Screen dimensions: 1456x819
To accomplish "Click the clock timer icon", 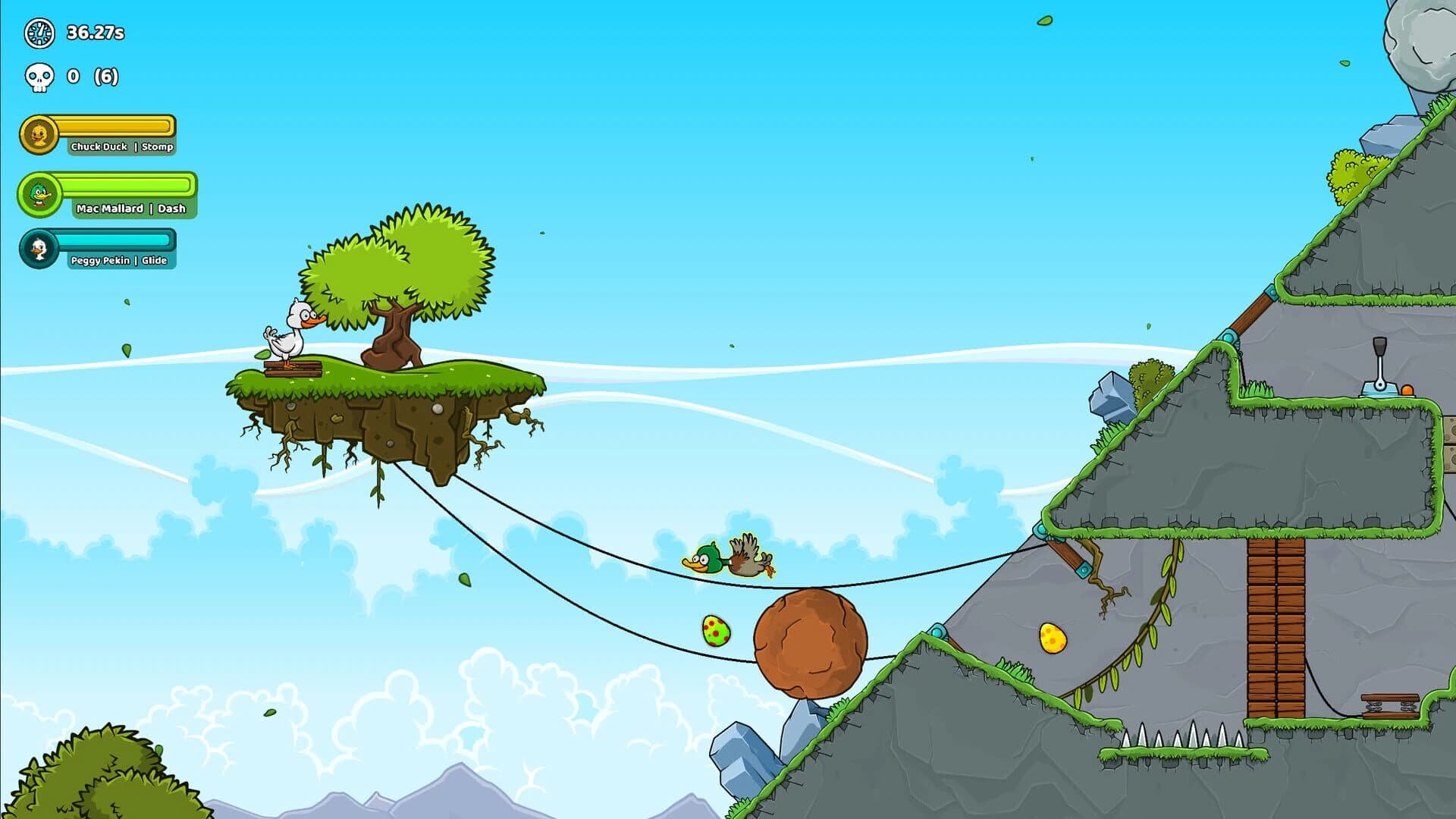I will click(x=38, y=33).
